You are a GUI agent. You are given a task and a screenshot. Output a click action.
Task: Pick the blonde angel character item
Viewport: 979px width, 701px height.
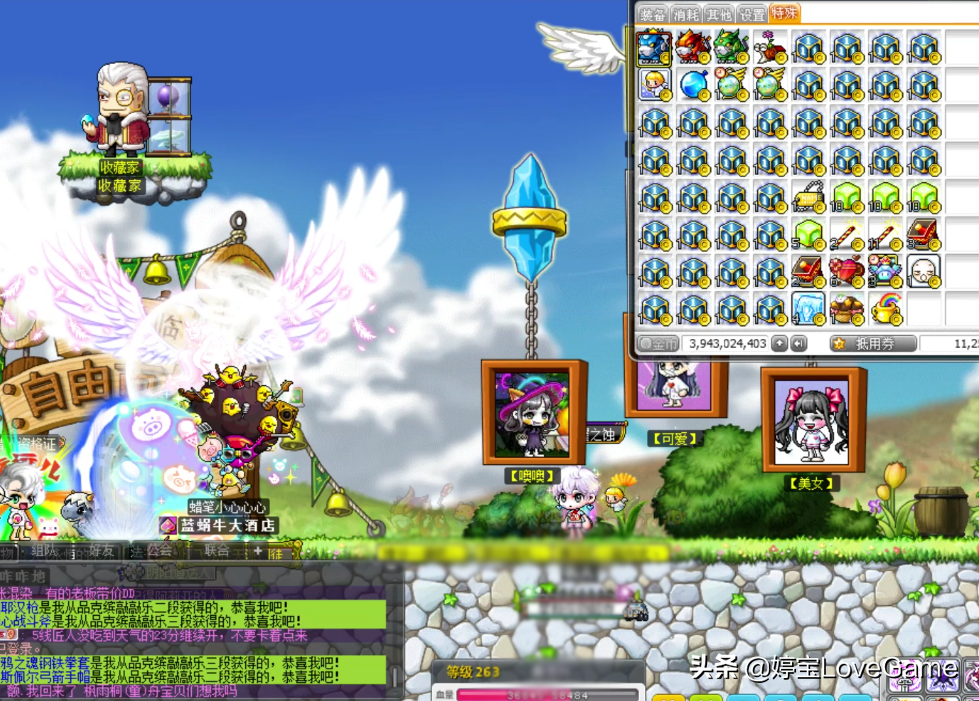point(654,84)
